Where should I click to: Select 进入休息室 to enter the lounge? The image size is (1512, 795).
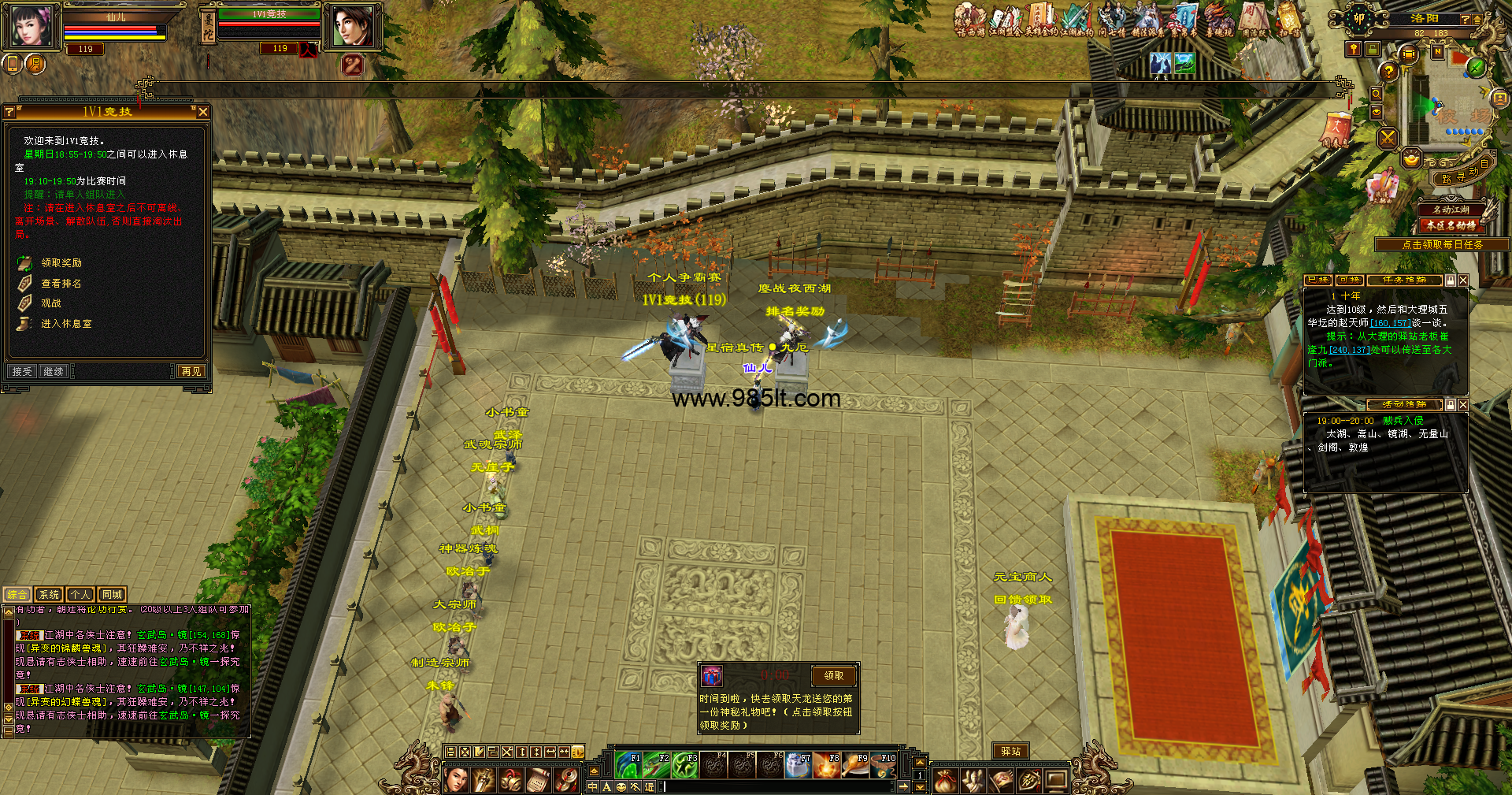66,324
